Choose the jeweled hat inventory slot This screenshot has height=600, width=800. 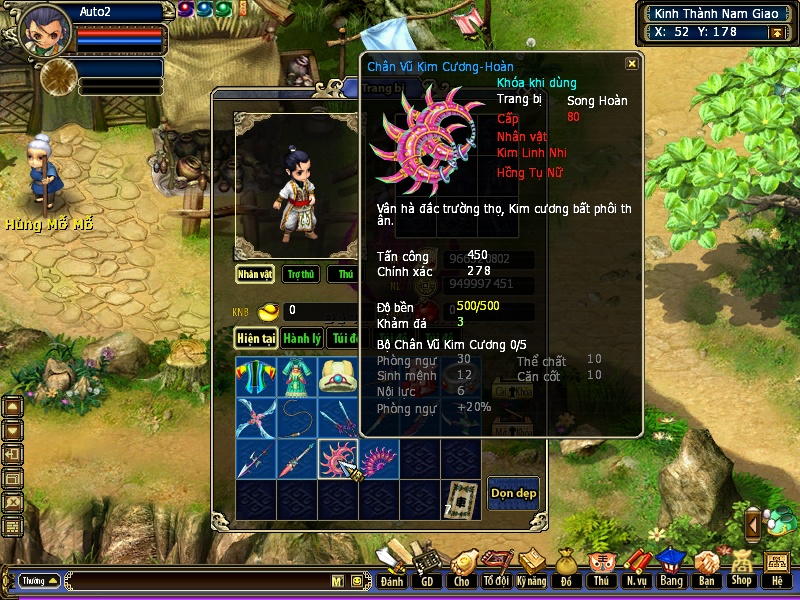coord(338,377)
